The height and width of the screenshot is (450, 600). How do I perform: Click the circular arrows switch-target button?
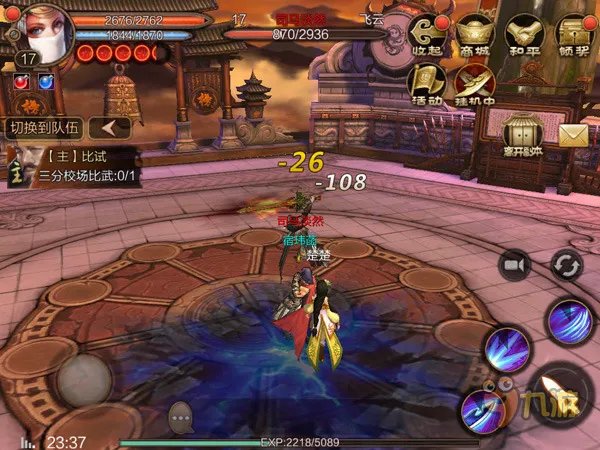[567, 264]
